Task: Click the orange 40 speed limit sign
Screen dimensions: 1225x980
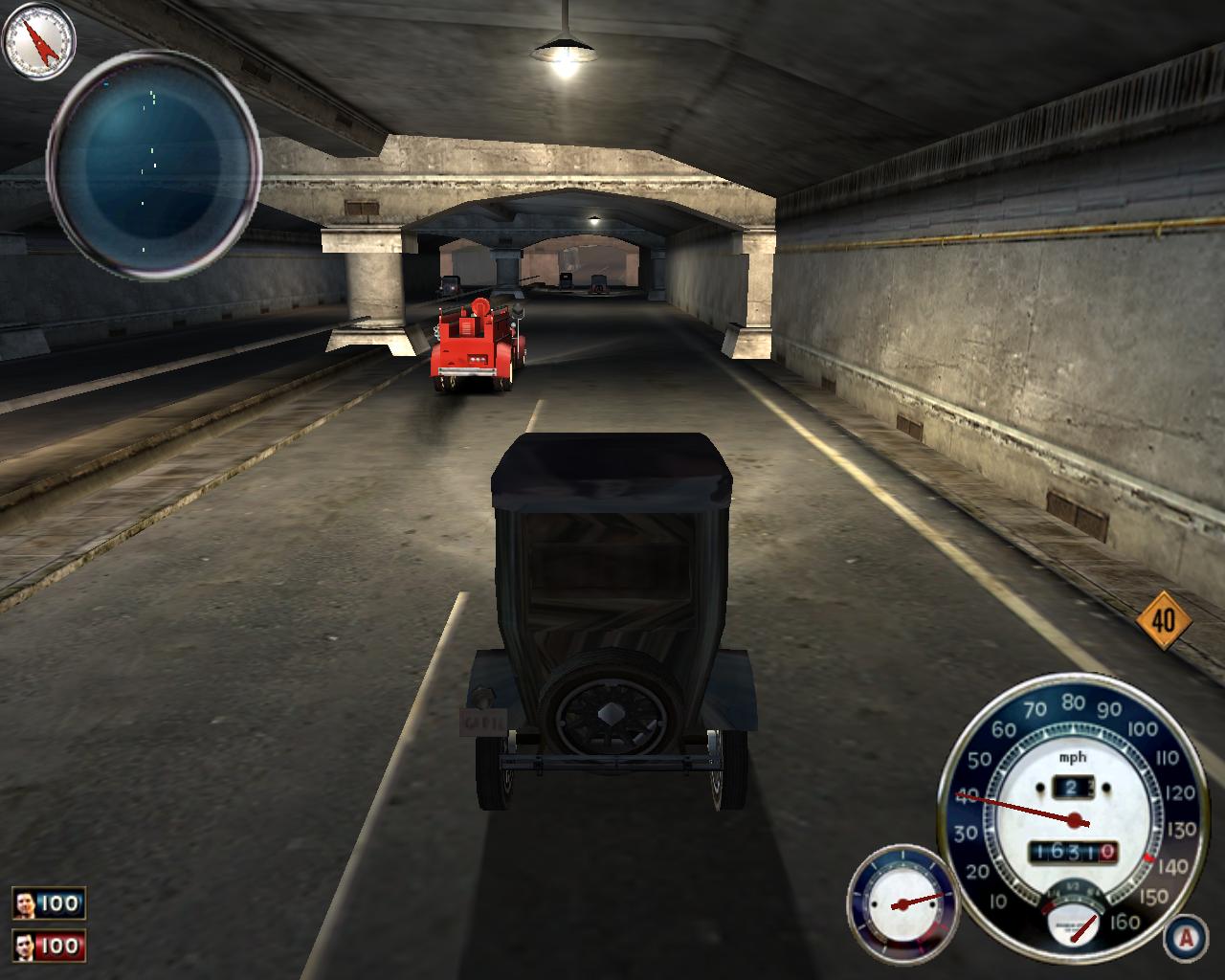Action: (1163, 620)
